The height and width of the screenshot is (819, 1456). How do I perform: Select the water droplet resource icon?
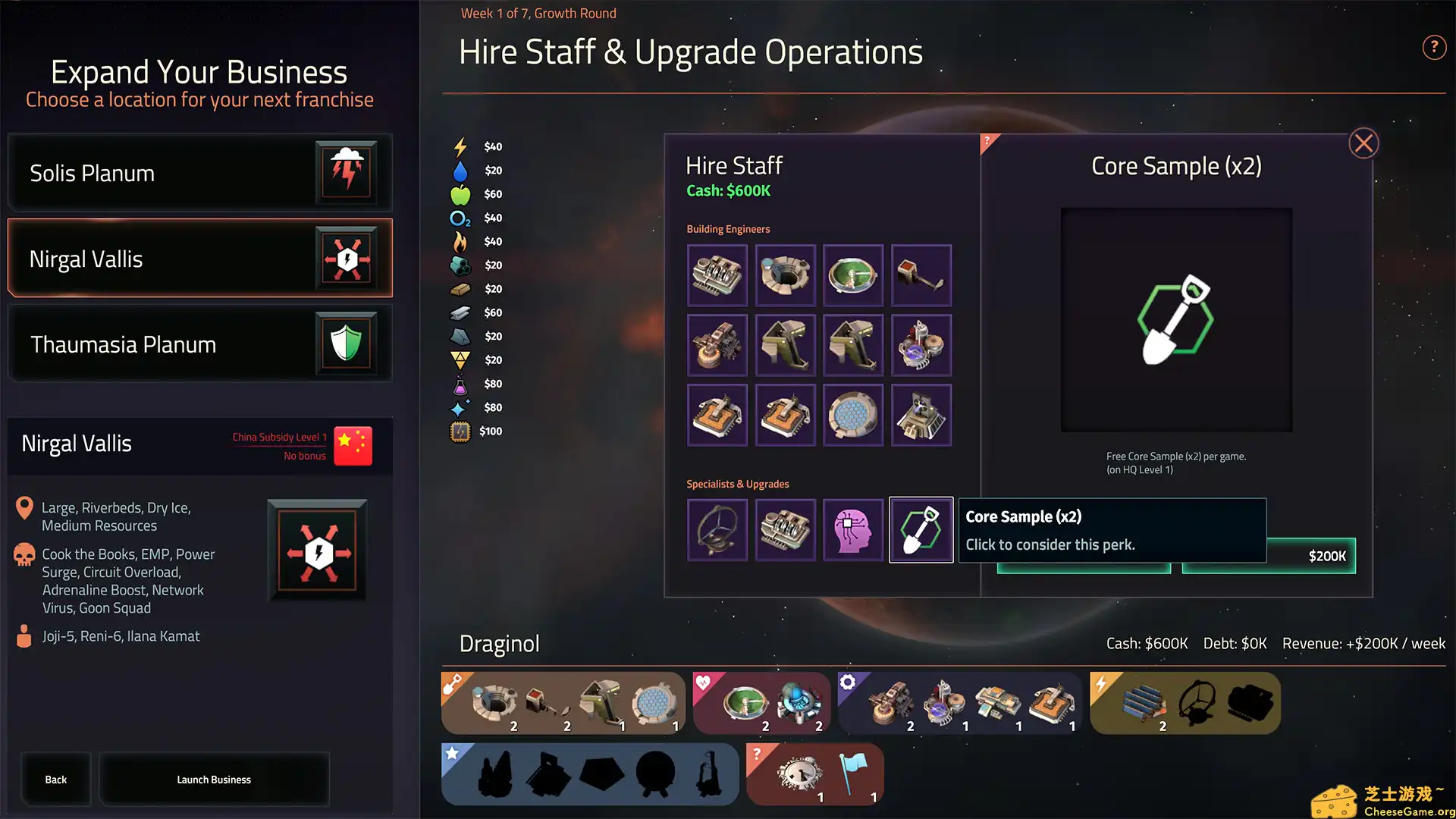tap(460, 170)
